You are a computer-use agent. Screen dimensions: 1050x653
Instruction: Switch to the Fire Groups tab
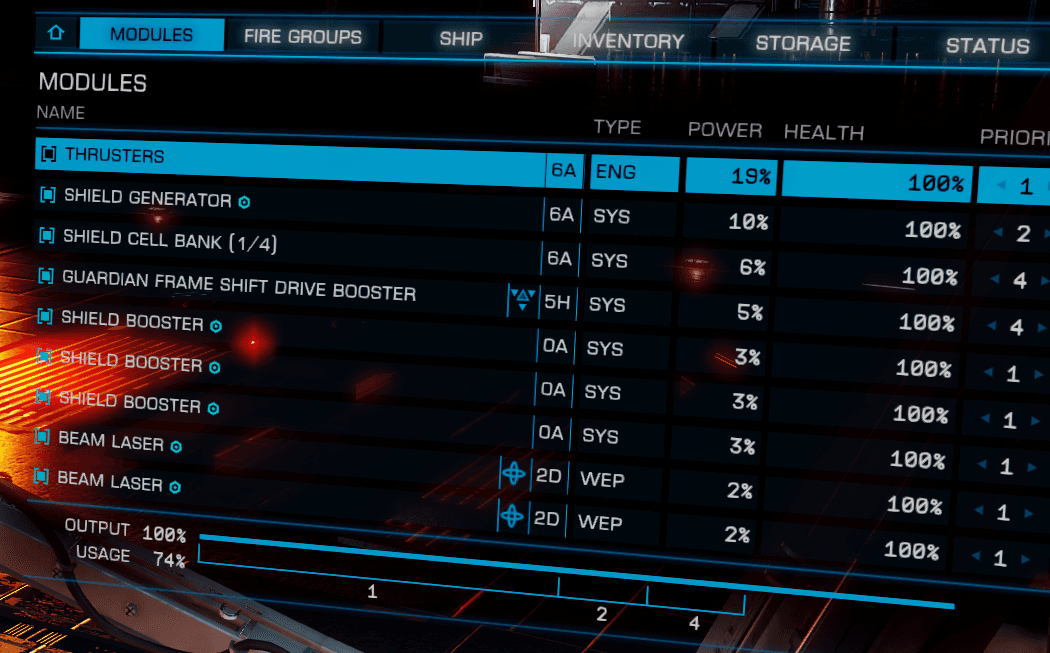pyautogui.click(x=303, y=37)
